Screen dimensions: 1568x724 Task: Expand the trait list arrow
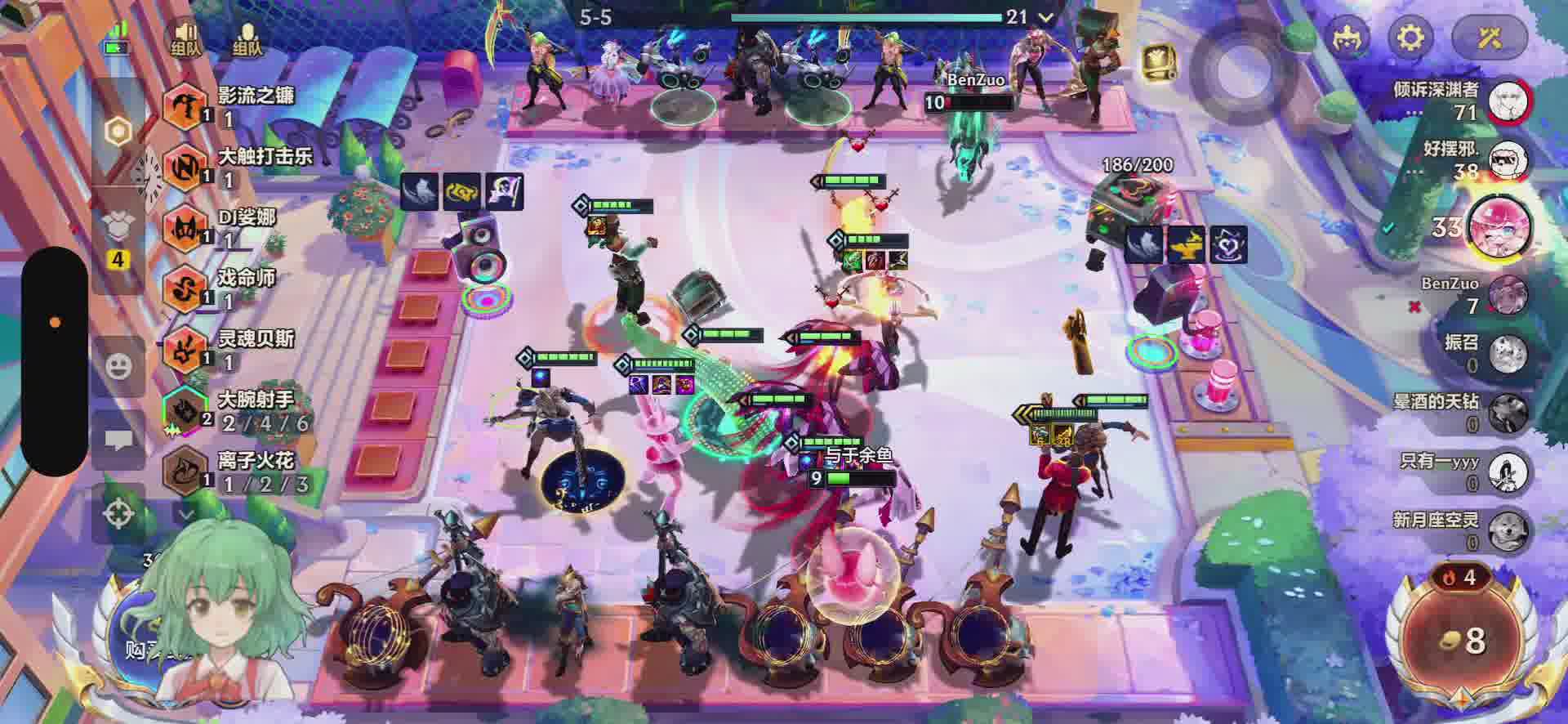(x=186, y=515)
